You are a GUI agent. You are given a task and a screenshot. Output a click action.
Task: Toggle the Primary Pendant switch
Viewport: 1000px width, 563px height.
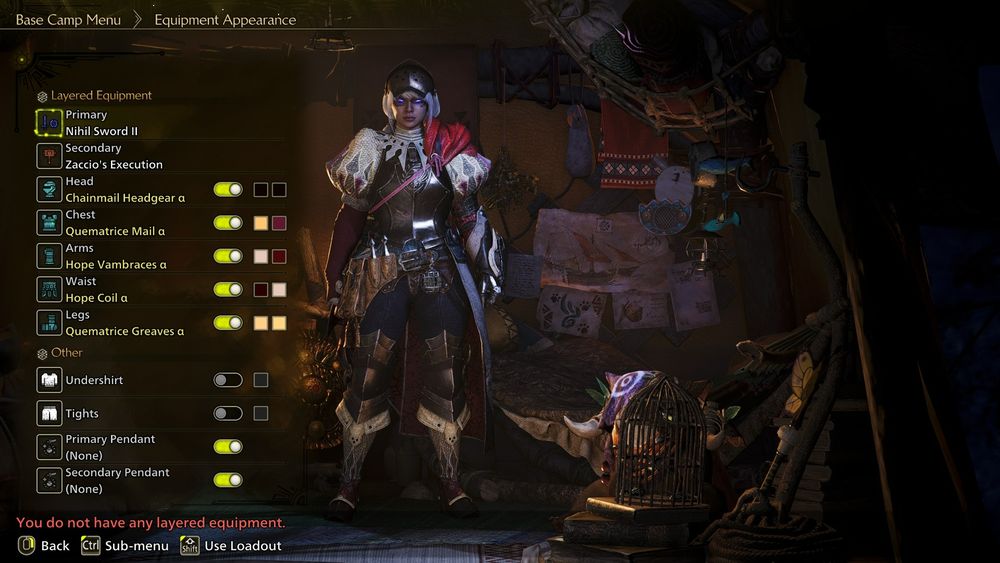(228, 446)
